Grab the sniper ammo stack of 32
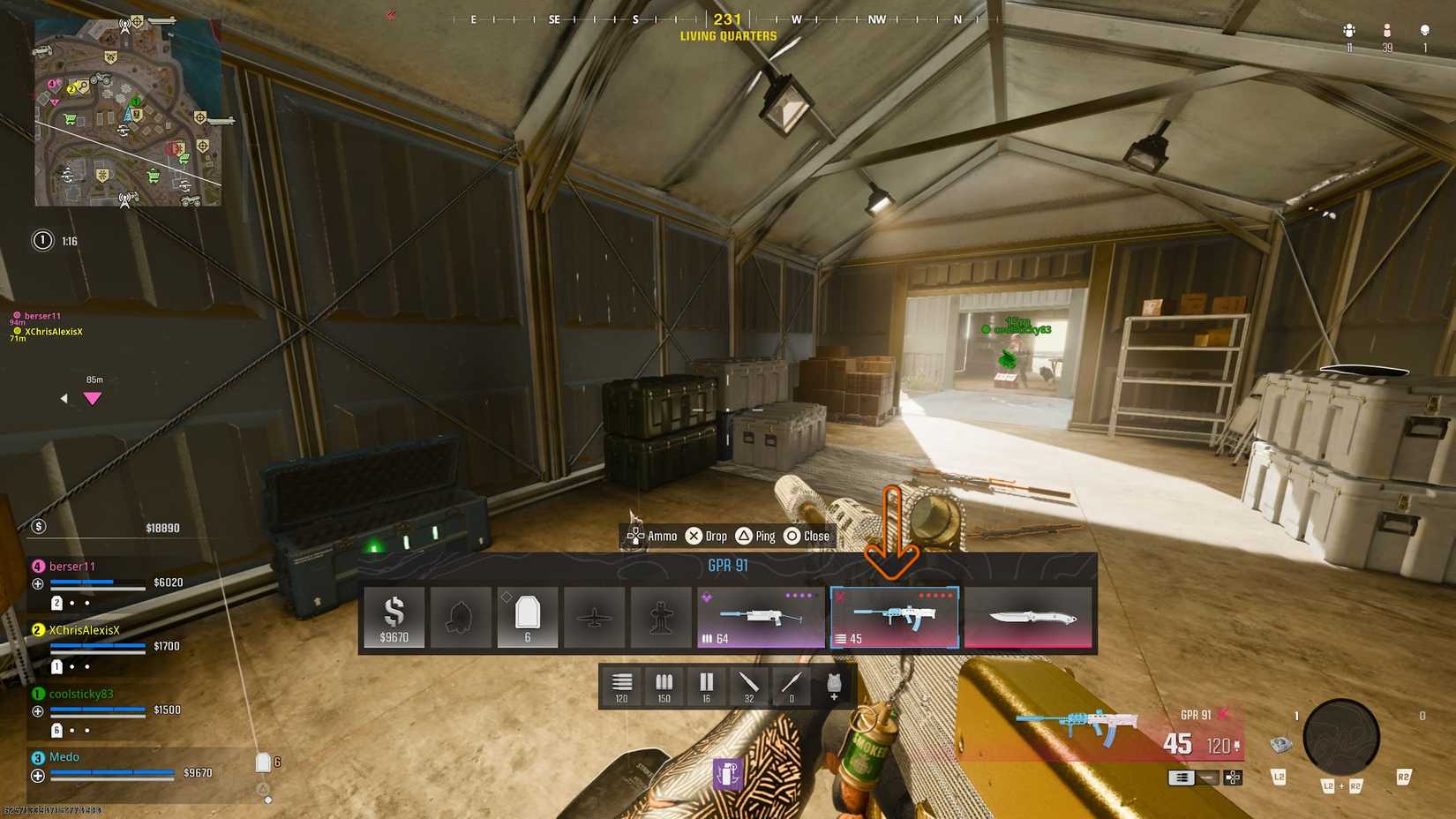1456x819 pixels. pyautogui.click(x=748, y=686)
